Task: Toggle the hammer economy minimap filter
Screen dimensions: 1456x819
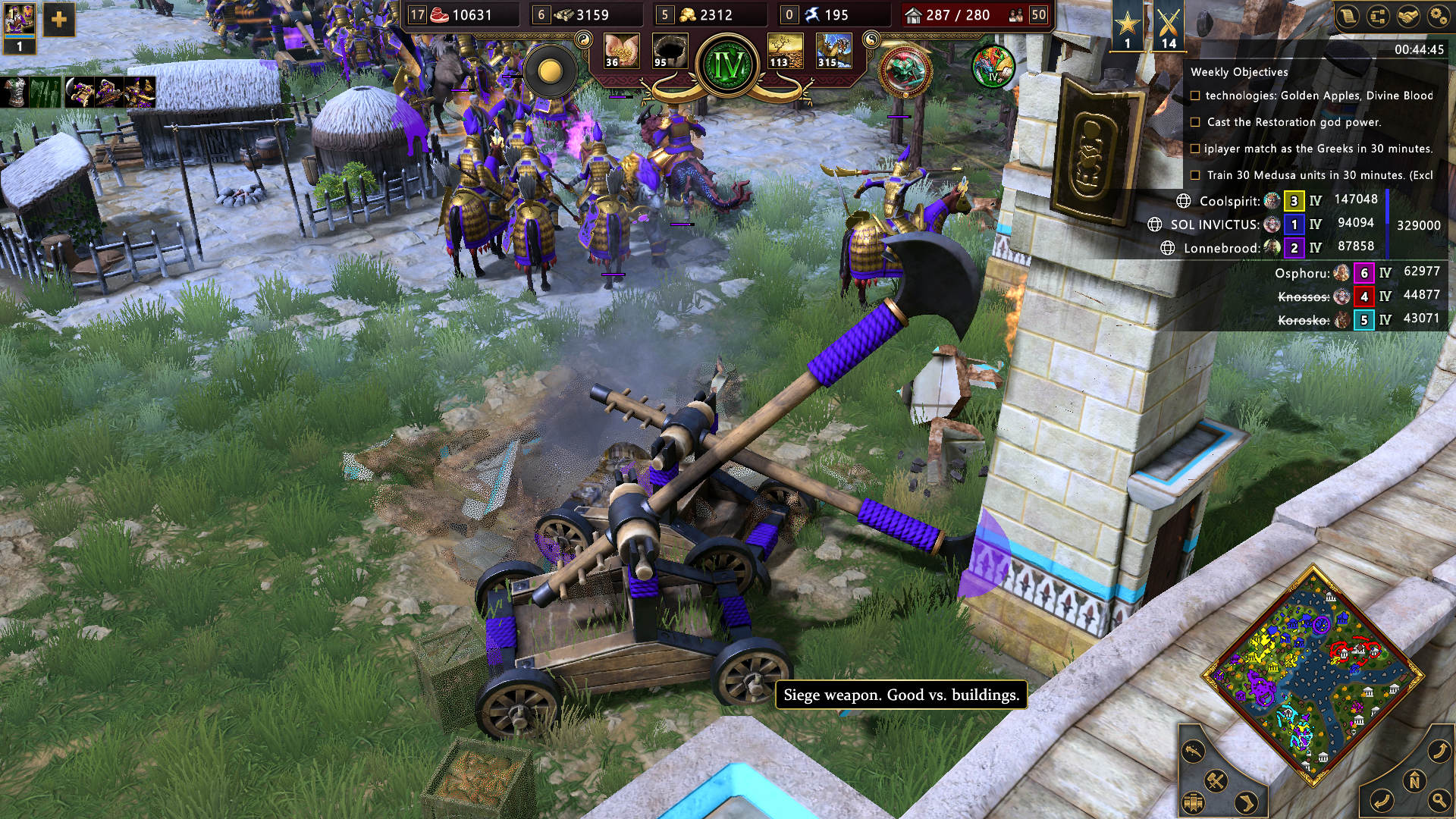Action: pos(1216,780)
